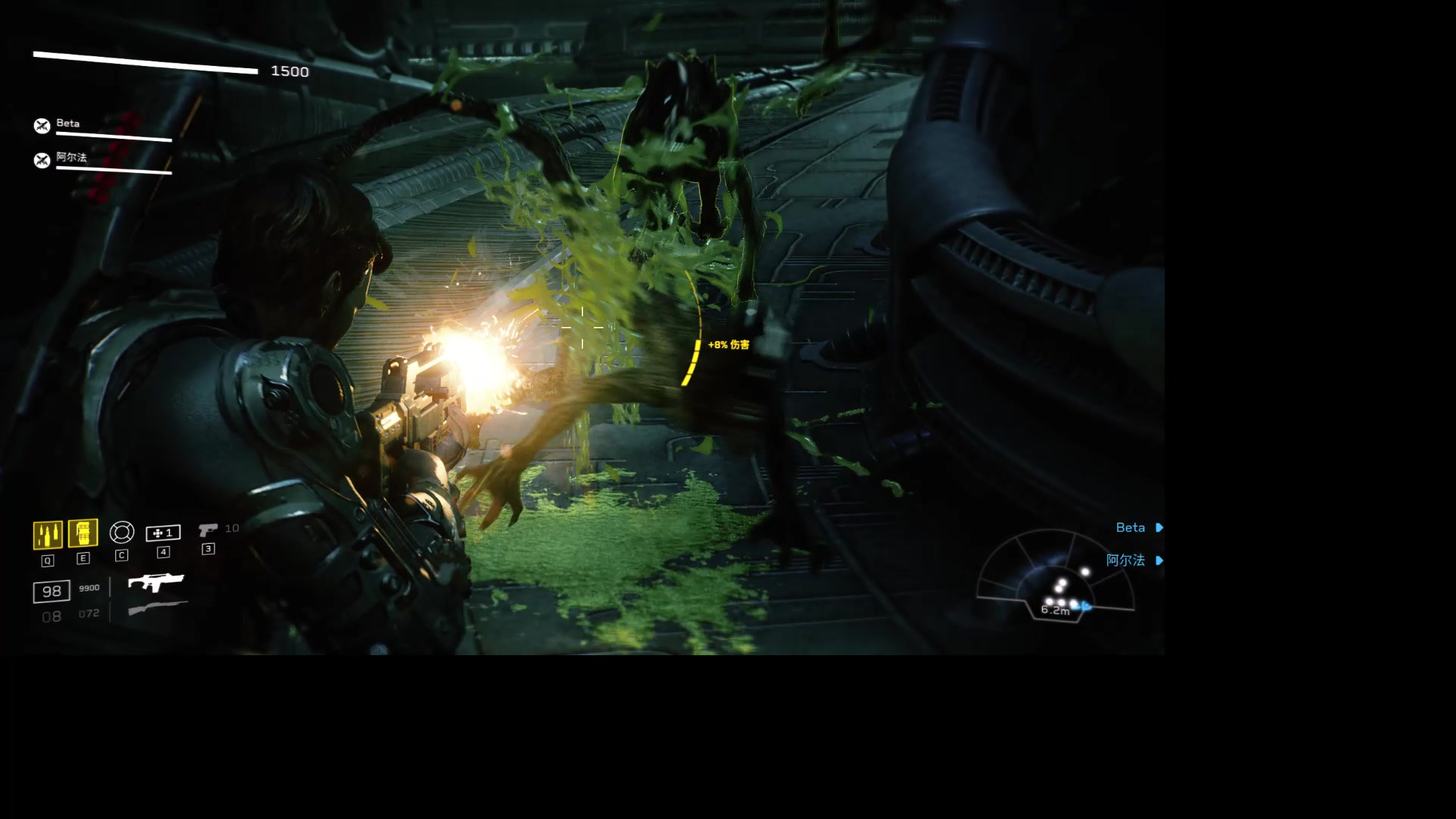1456x819 pixels.
Task: Select the pulse rifle primary weapon
Action: 156,582
